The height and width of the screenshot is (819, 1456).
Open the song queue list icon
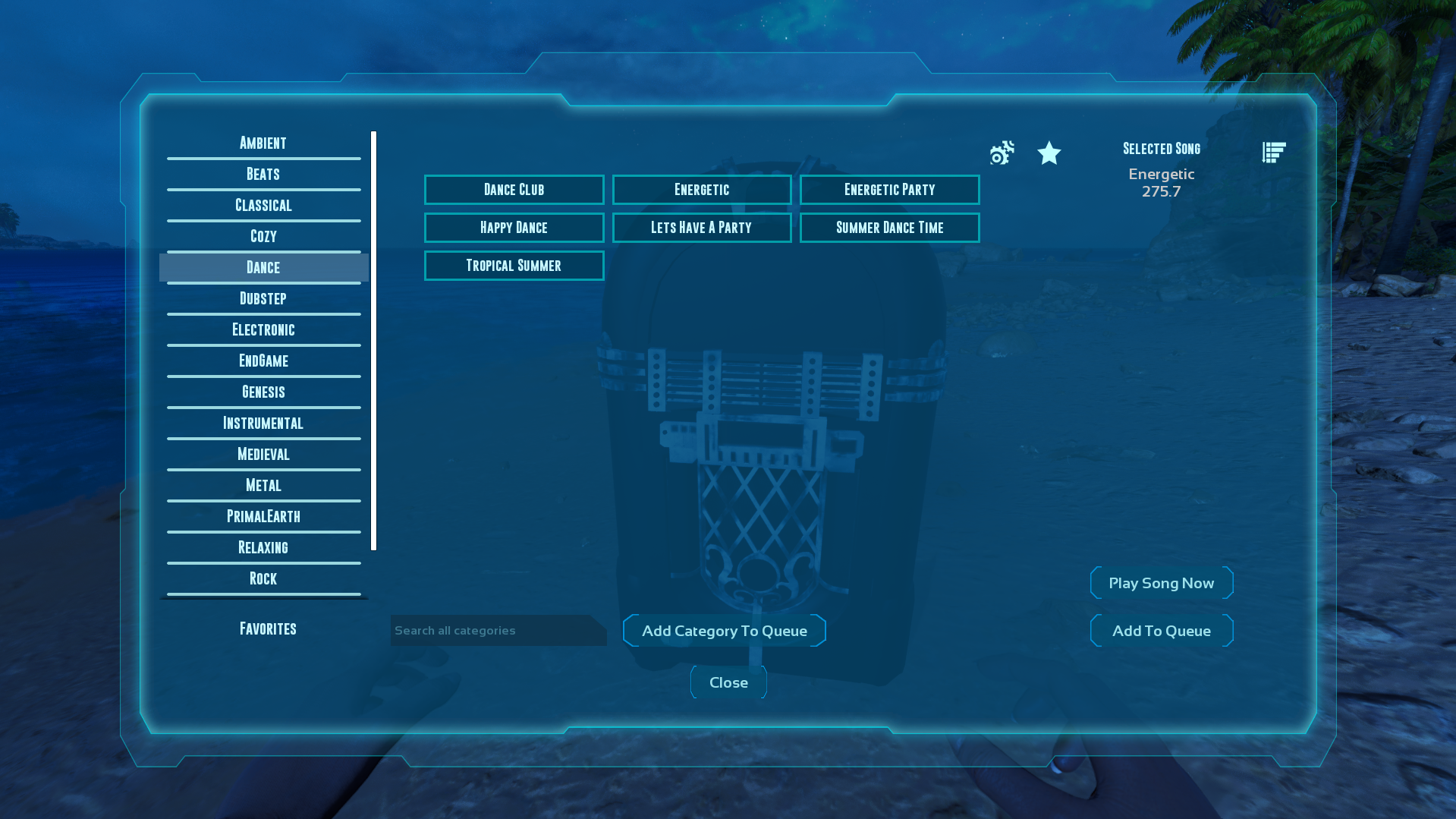(x=1273, y=151)
